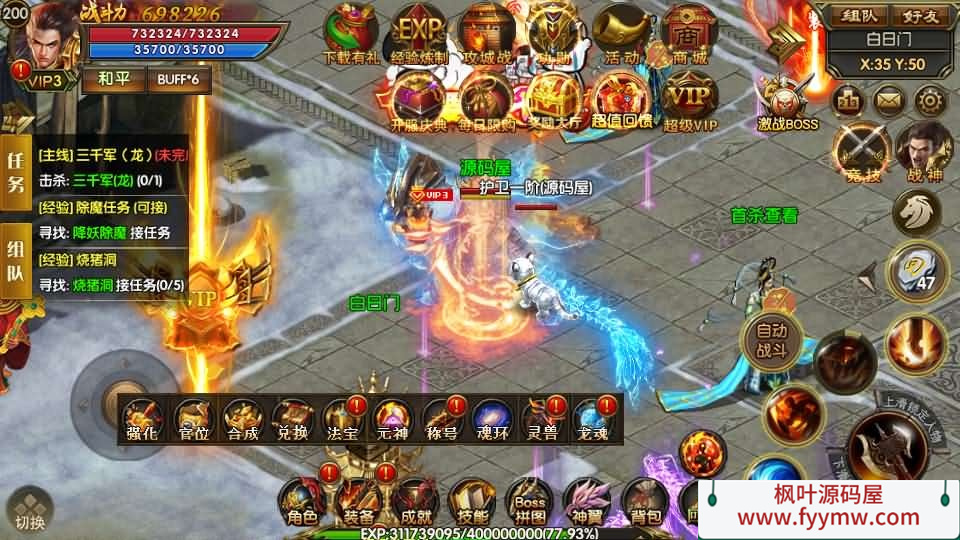Image resolution: width=960 pixels, height=540 pixels.
Task: Open the 超级VIP icon
Action: coord(691,99)
